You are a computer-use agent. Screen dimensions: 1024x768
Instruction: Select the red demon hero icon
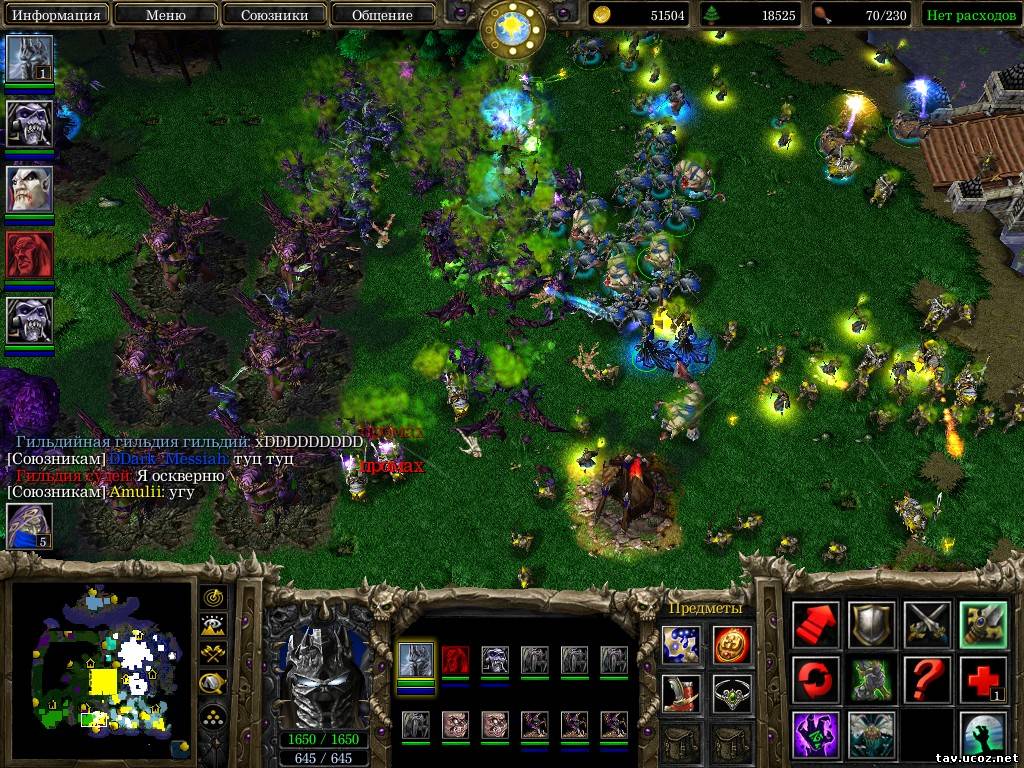29,254
